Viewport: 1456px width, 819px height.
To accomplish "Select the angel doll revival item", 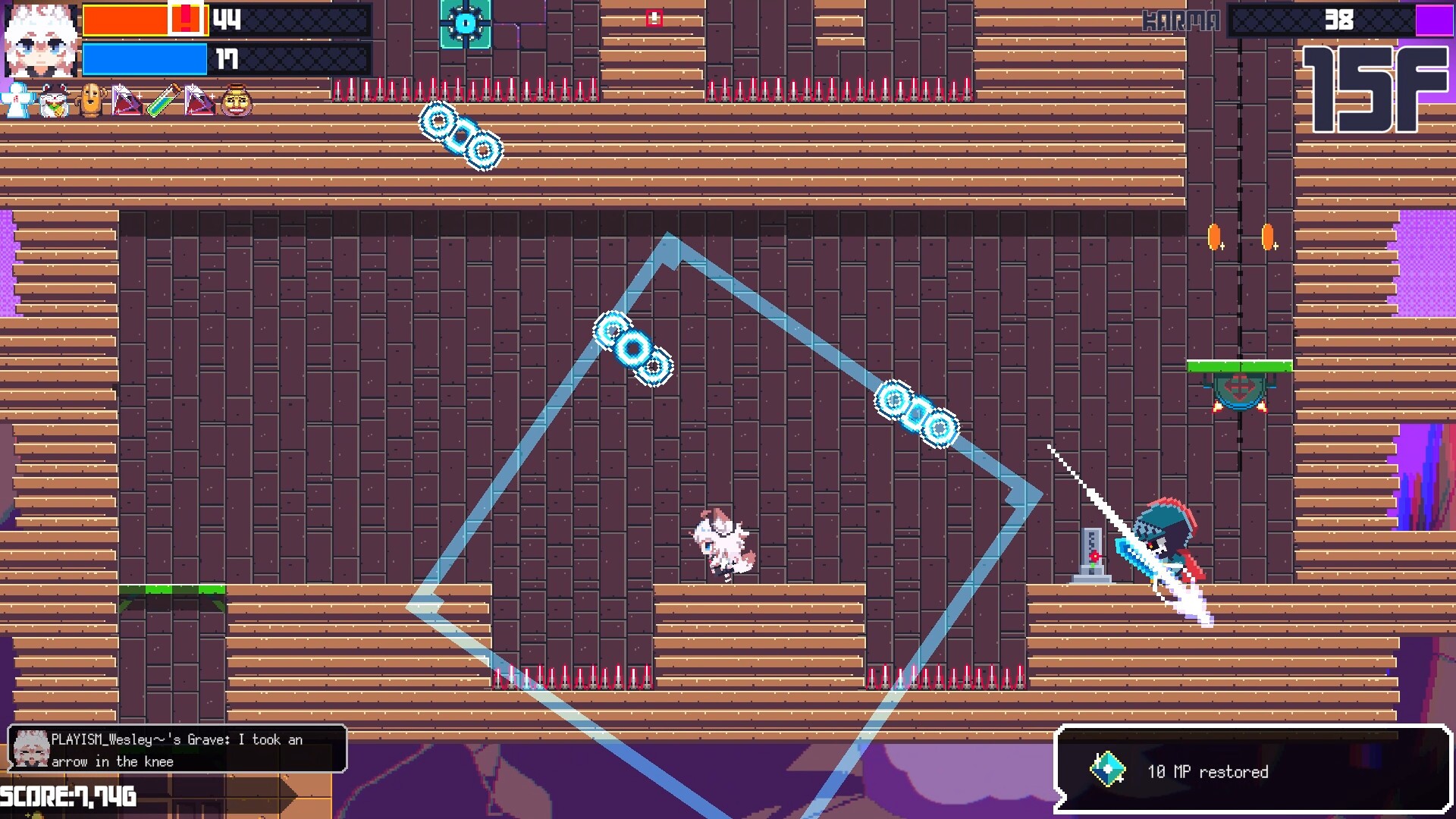I will (17, 100).
